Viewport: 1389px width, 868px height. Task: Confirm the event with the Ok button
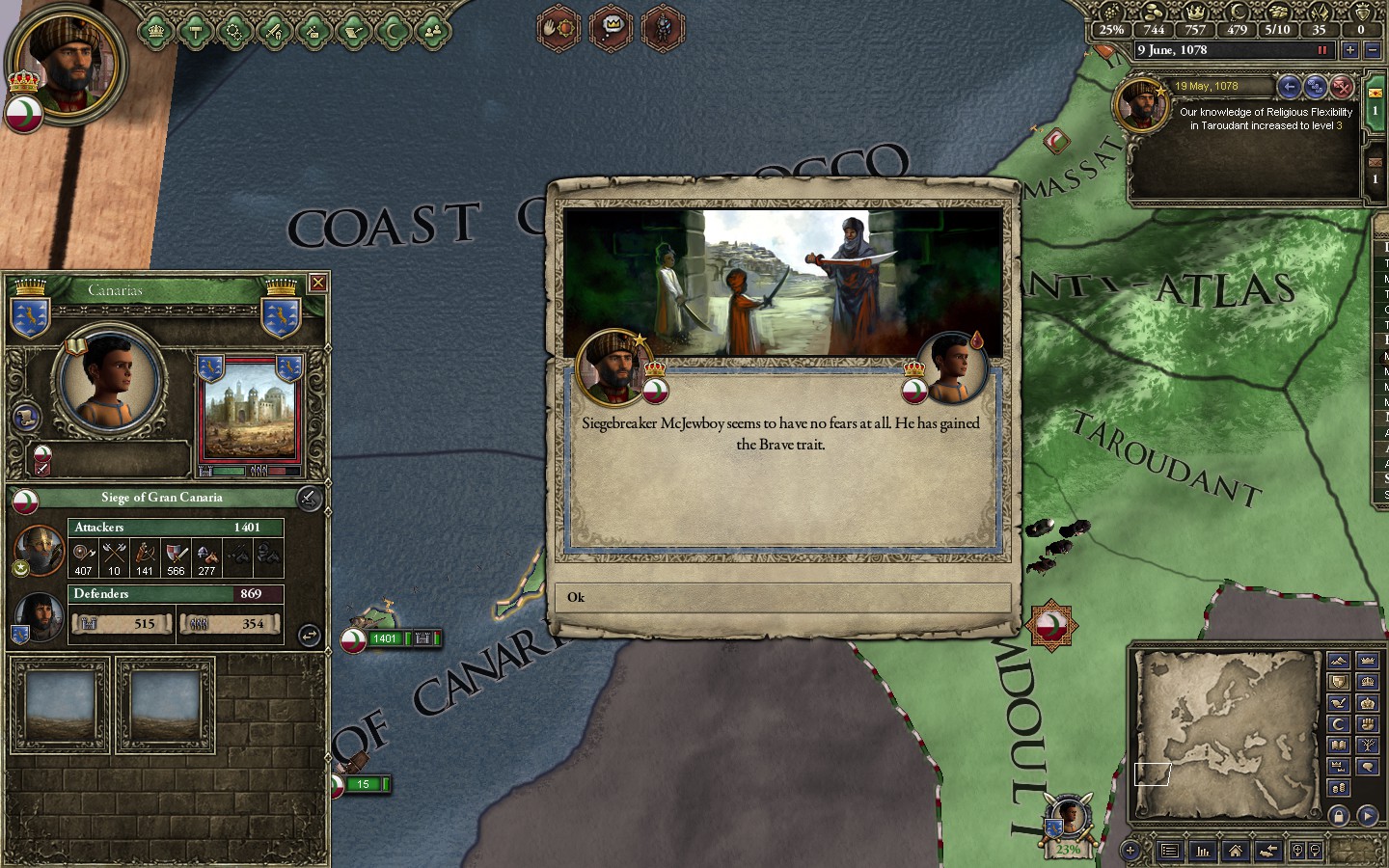pos(782,597)
